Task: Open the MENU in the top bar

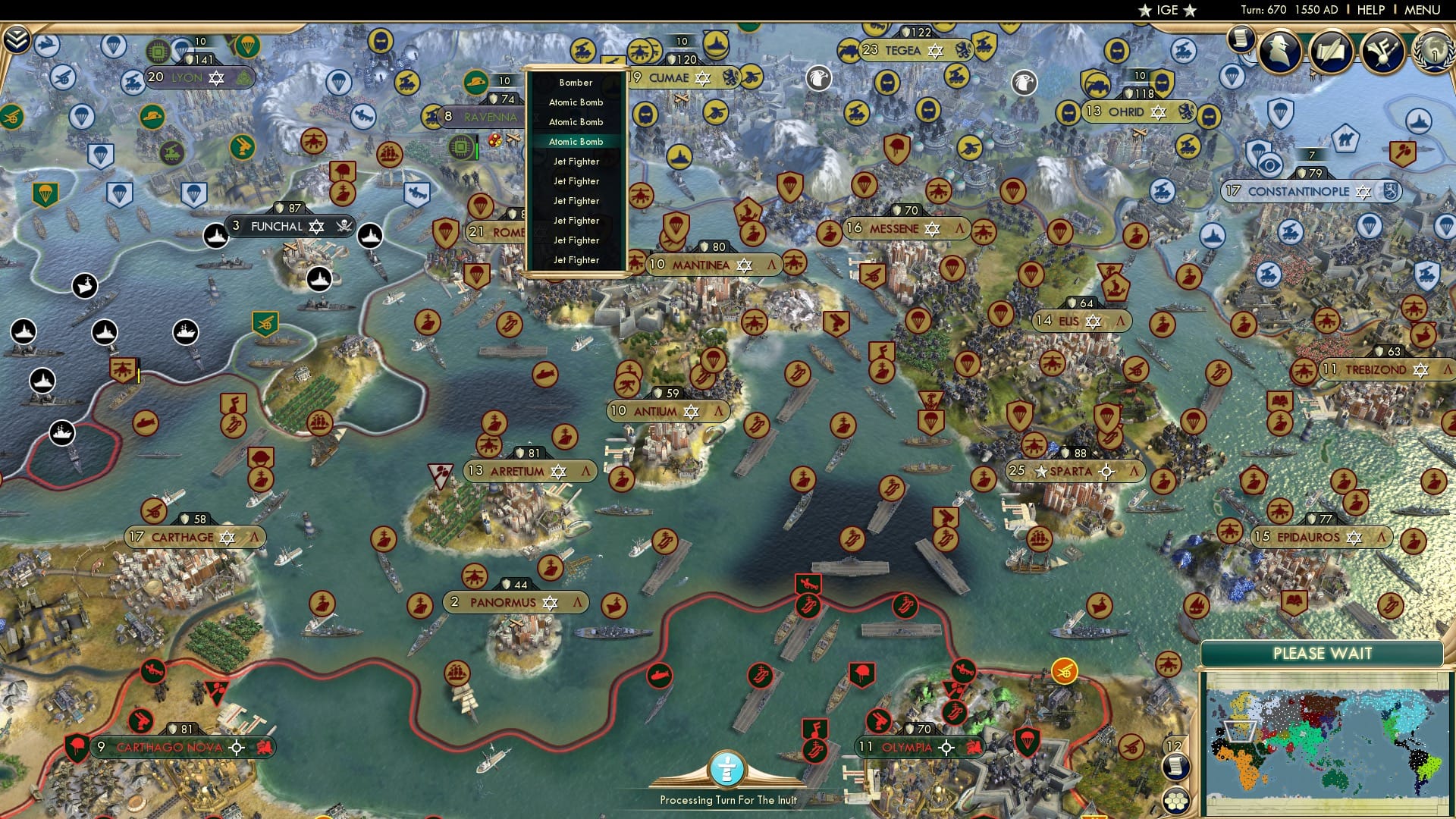Action: [x=1424, y=10]
